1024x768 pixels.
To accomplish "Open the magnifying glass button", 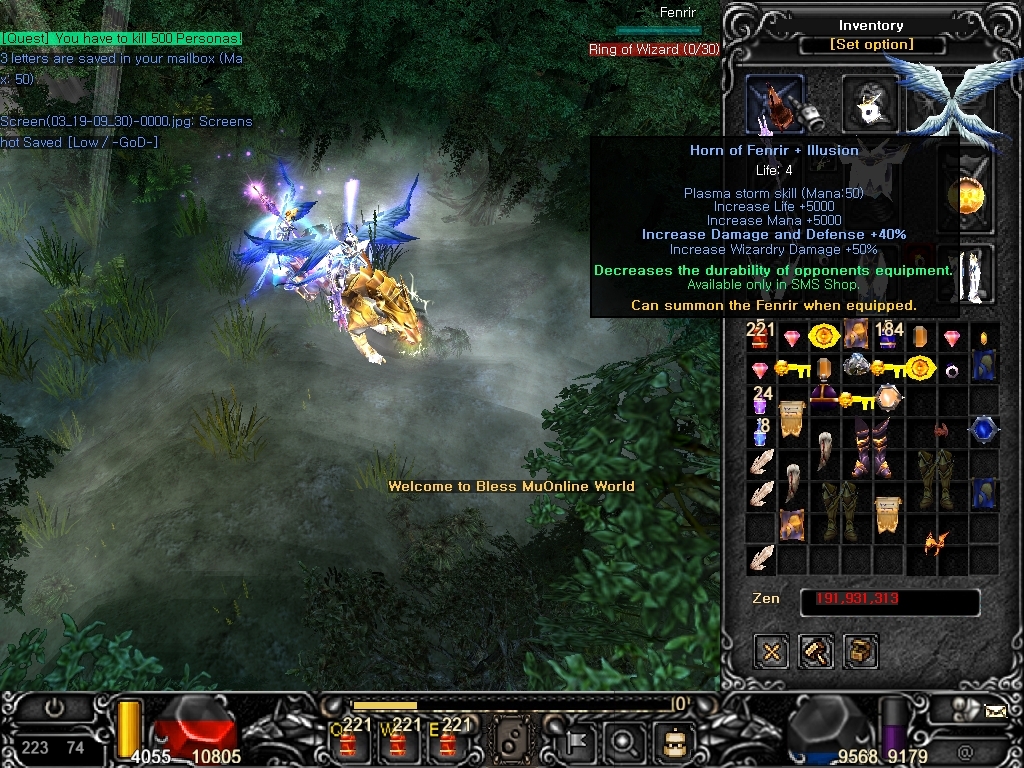I will click(624, 741).
